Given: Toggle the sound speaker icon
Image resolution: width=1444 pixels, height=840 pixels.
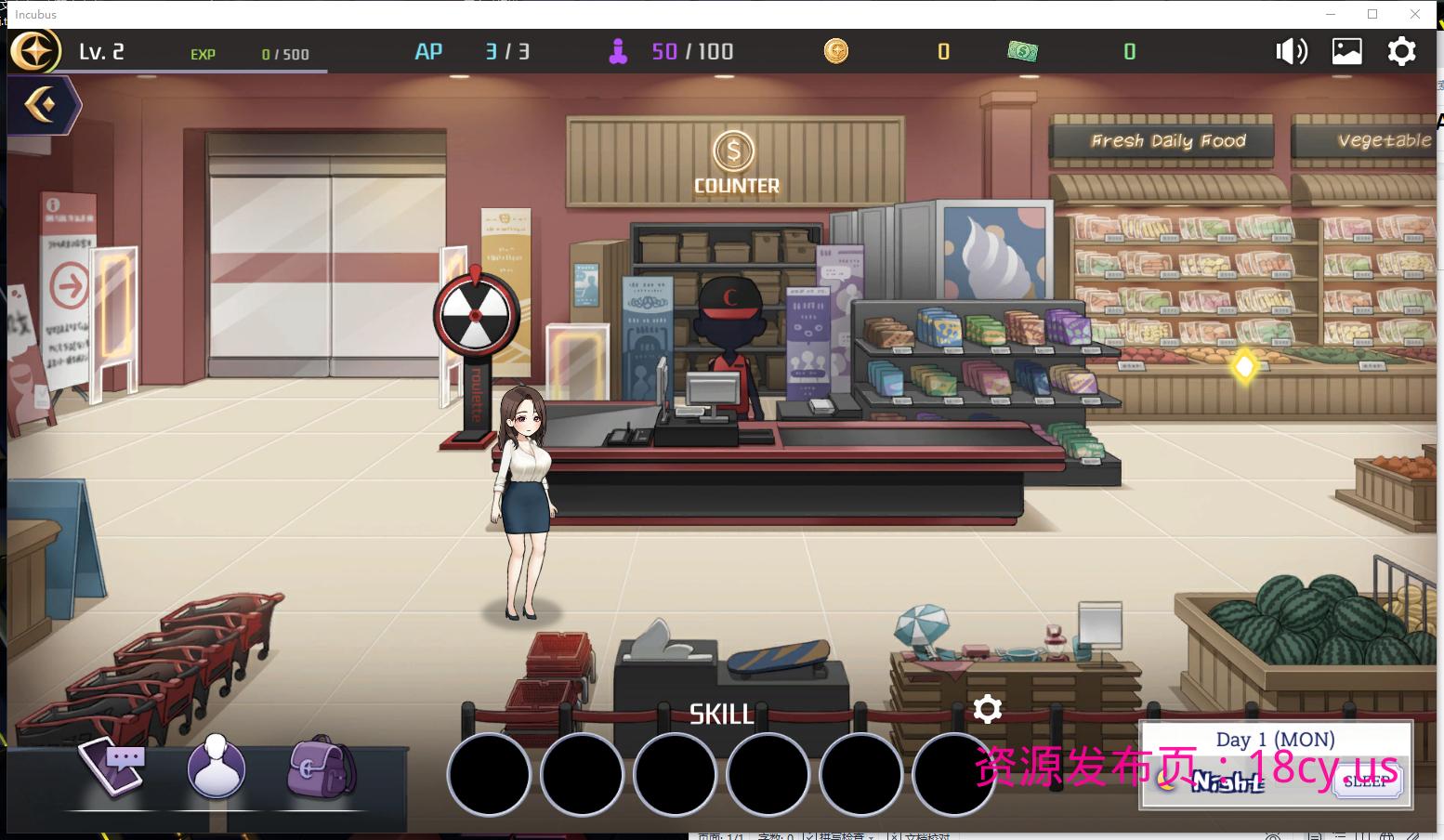Looking at the screenshot, I should pos(1291,51).
